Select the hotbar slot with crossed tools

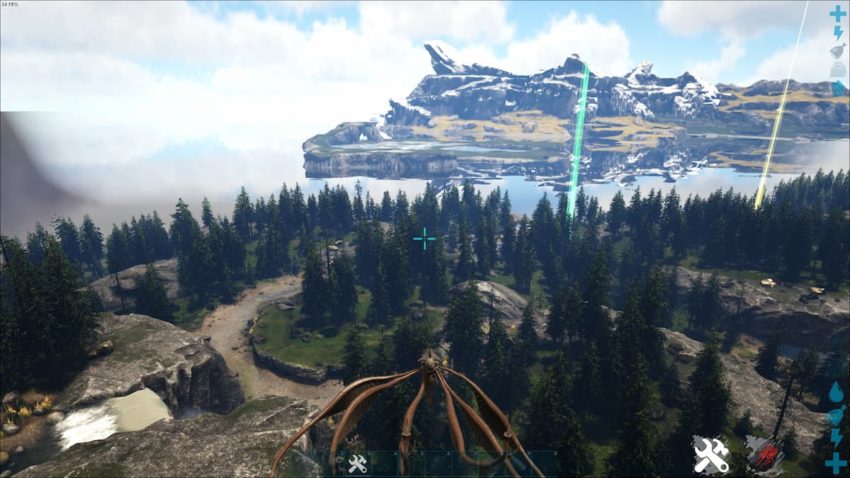(356, 463)
